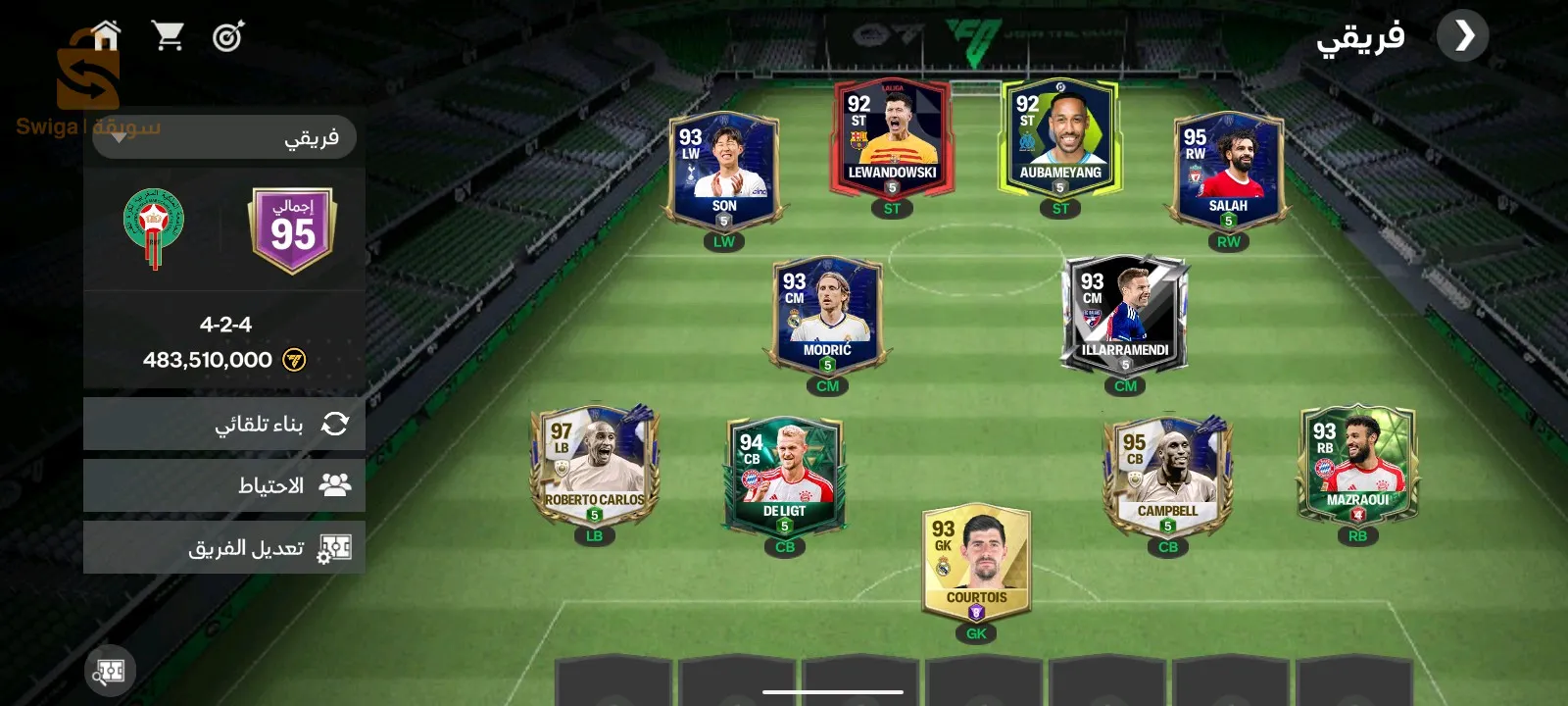1568x706 pixels.
Task: Activate the بناء تلقائي auto-build button
Action: pyautogui.click(x=224, y=424)
